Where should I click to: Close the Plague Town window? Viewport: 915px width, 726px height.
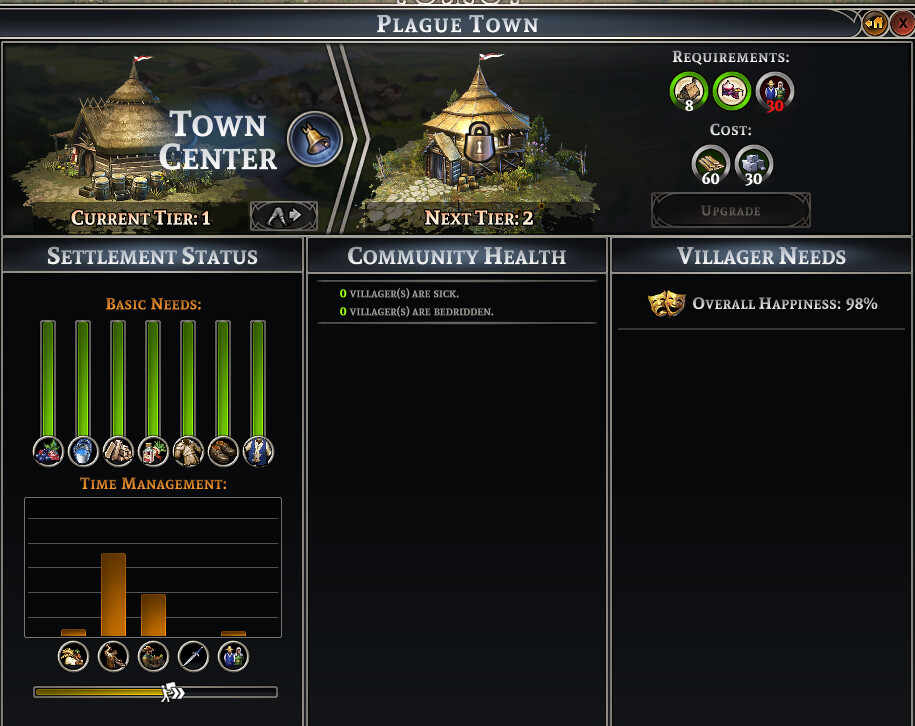tap(901, 23)
